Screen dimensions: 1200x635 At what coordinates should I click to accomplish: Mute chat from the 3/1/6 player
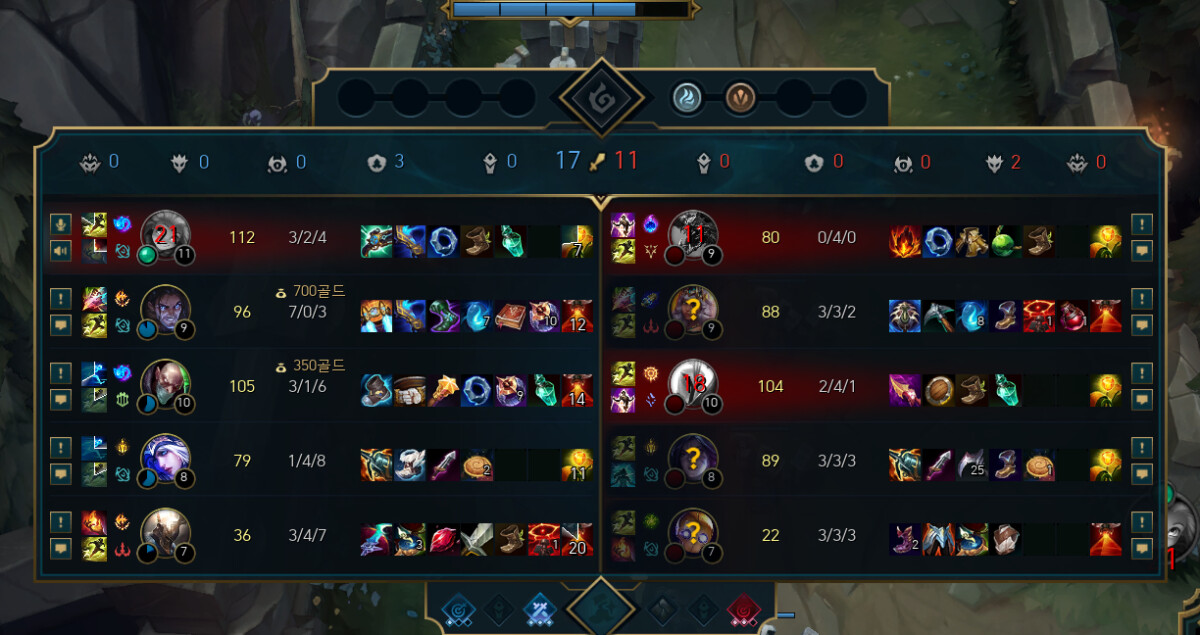(60, 399)
